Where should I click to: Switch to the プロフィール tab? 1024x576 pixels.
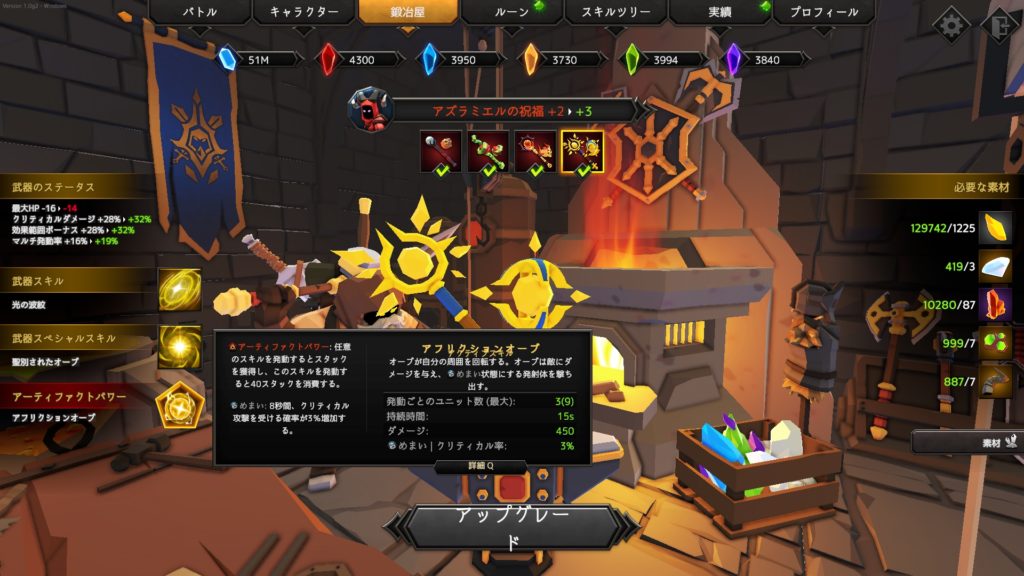[824, 13]
